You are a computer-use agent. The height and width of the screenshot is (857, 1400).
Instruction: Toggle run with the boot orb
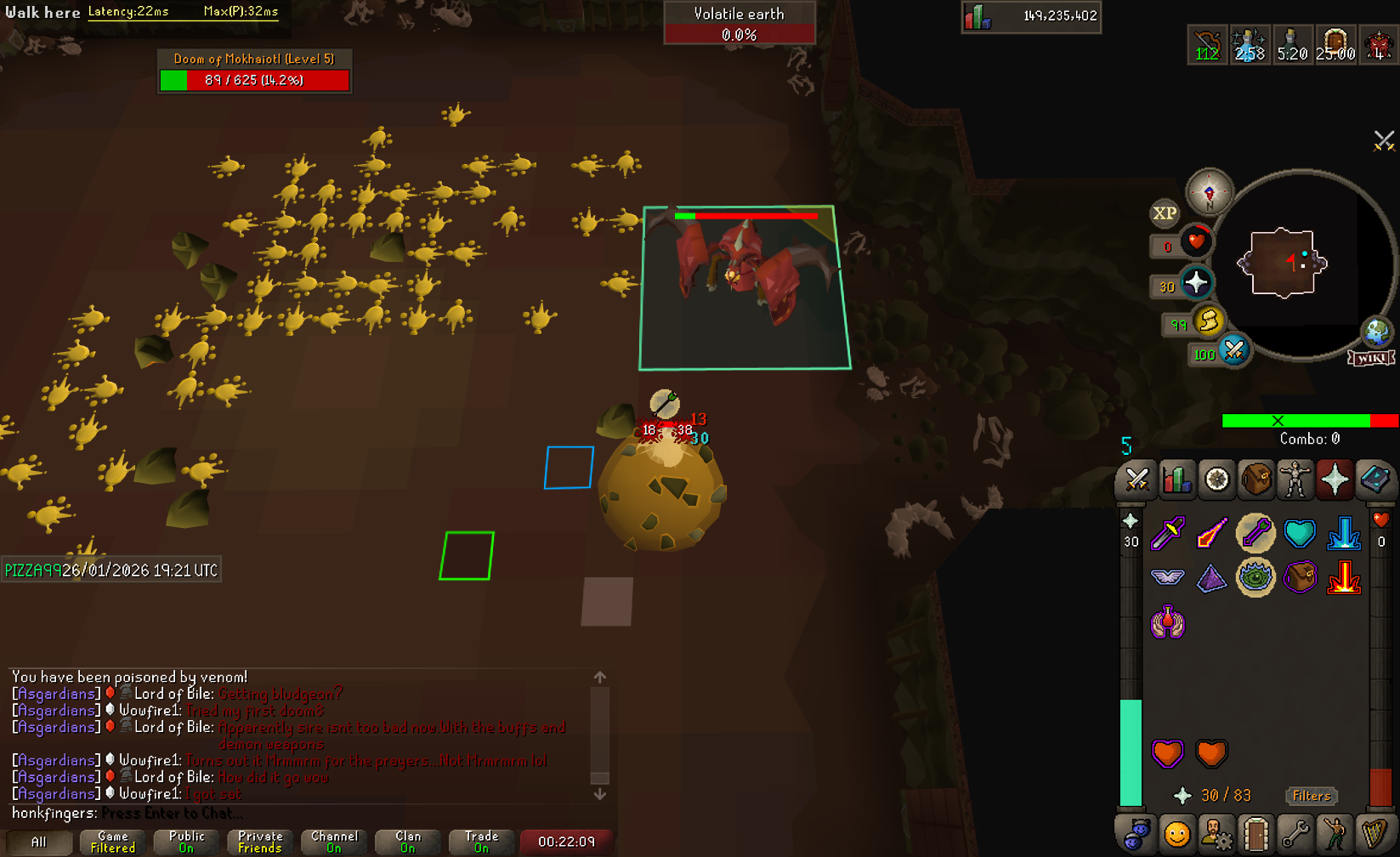1208,321
